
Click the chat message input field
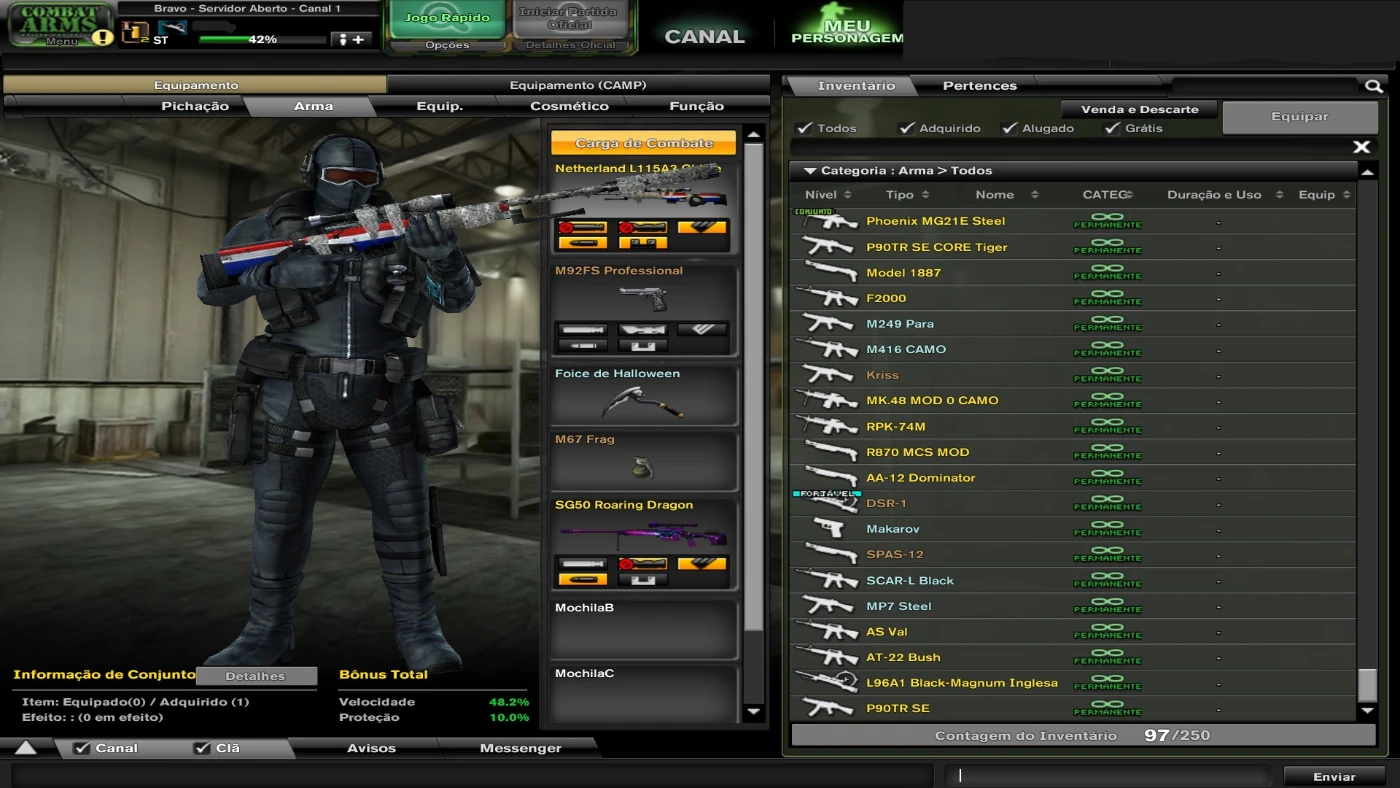[1110, 775]
